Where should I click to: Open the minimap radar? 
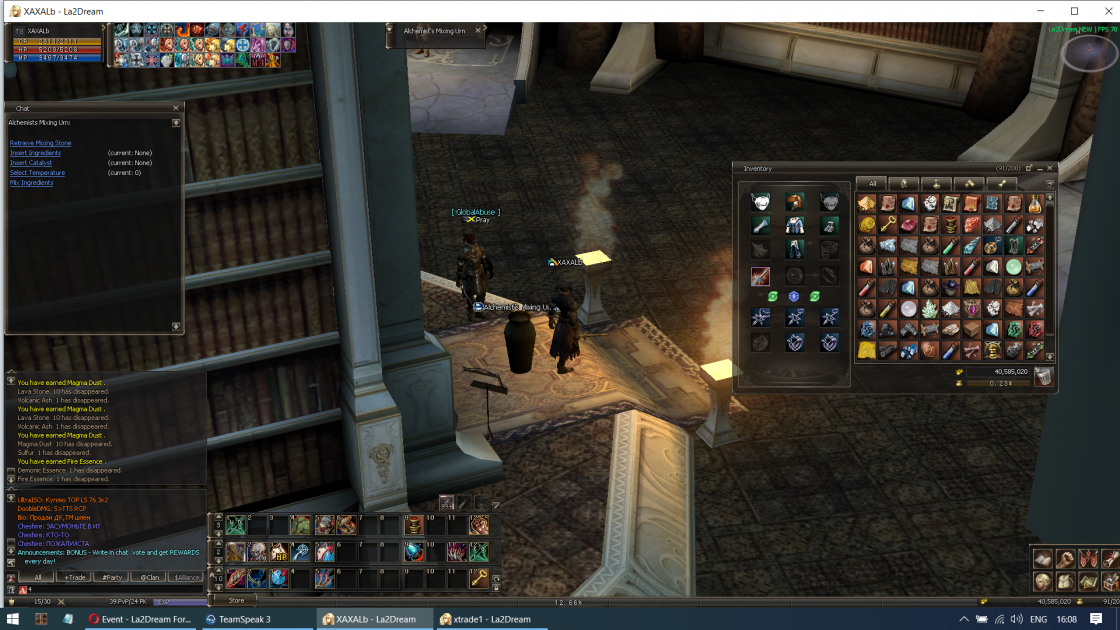pyautogui.click(x=1090, y=54)
